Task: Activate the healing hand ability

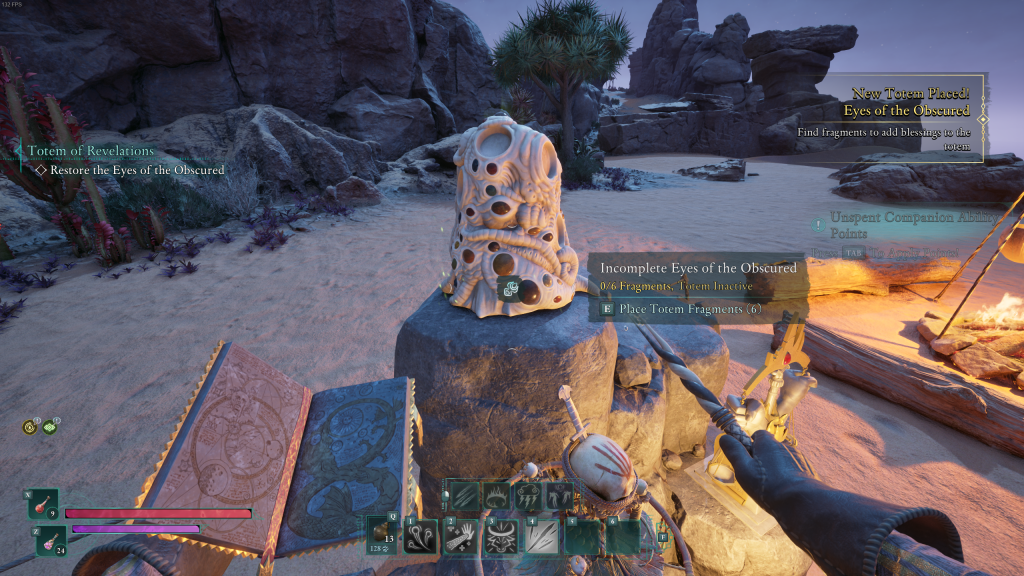Action: point(461,536)
